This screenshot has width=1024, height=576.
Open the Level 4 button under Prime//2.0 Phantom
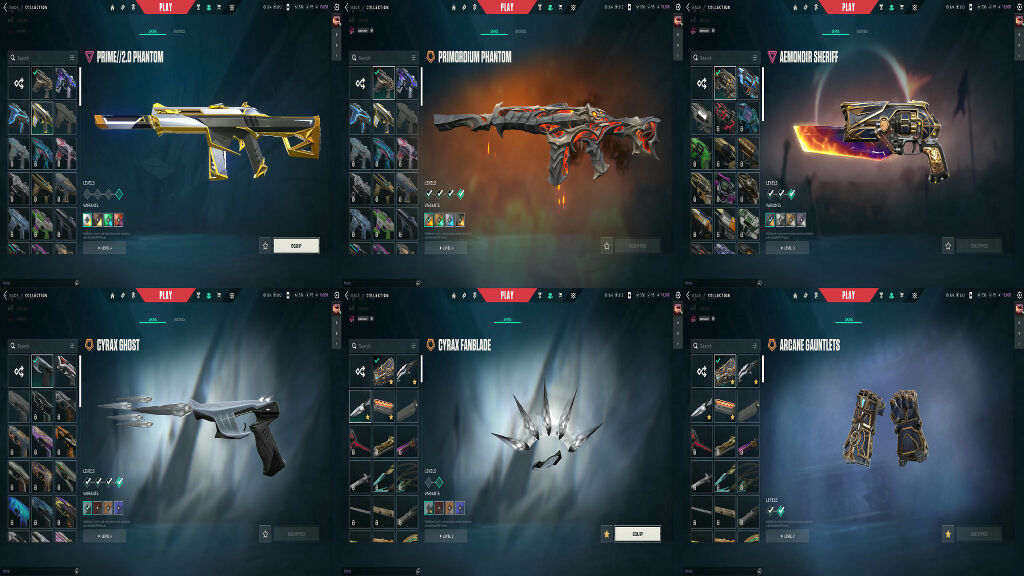point(104,247)
